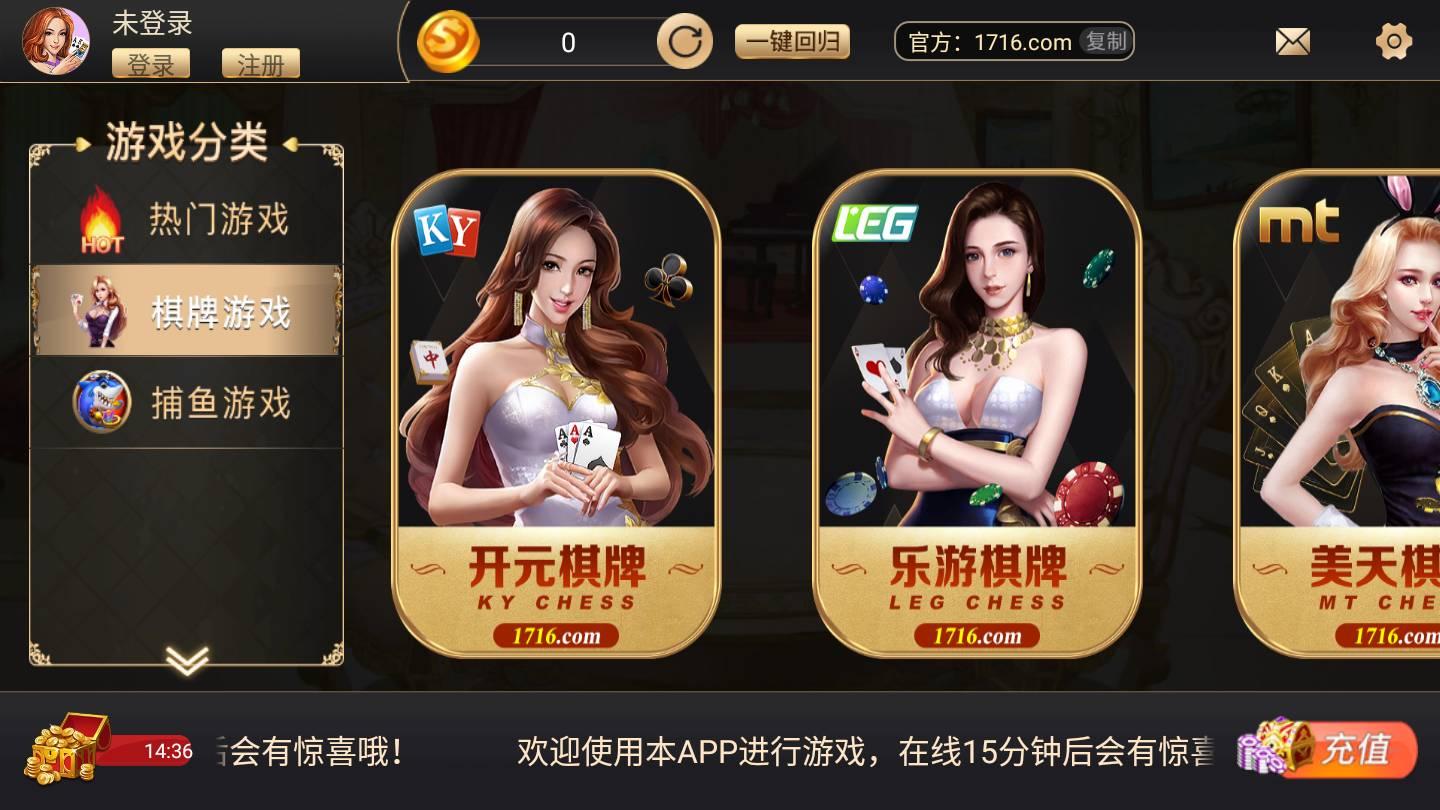
Task: Click the 登录 login button
Action: point(151,64)
